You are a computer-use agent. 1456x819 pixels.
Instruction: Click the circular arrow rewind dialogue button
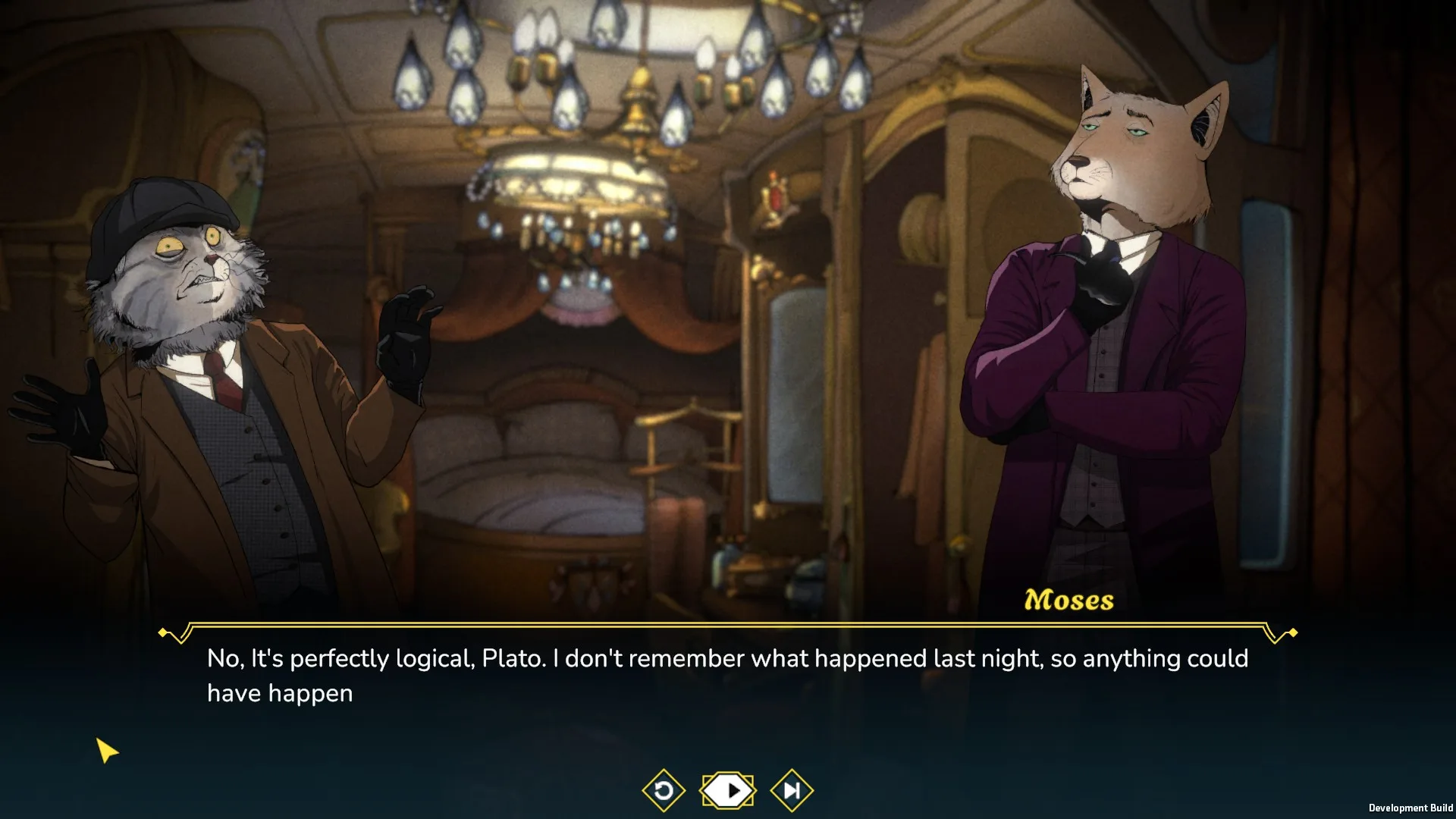point(664,791)
